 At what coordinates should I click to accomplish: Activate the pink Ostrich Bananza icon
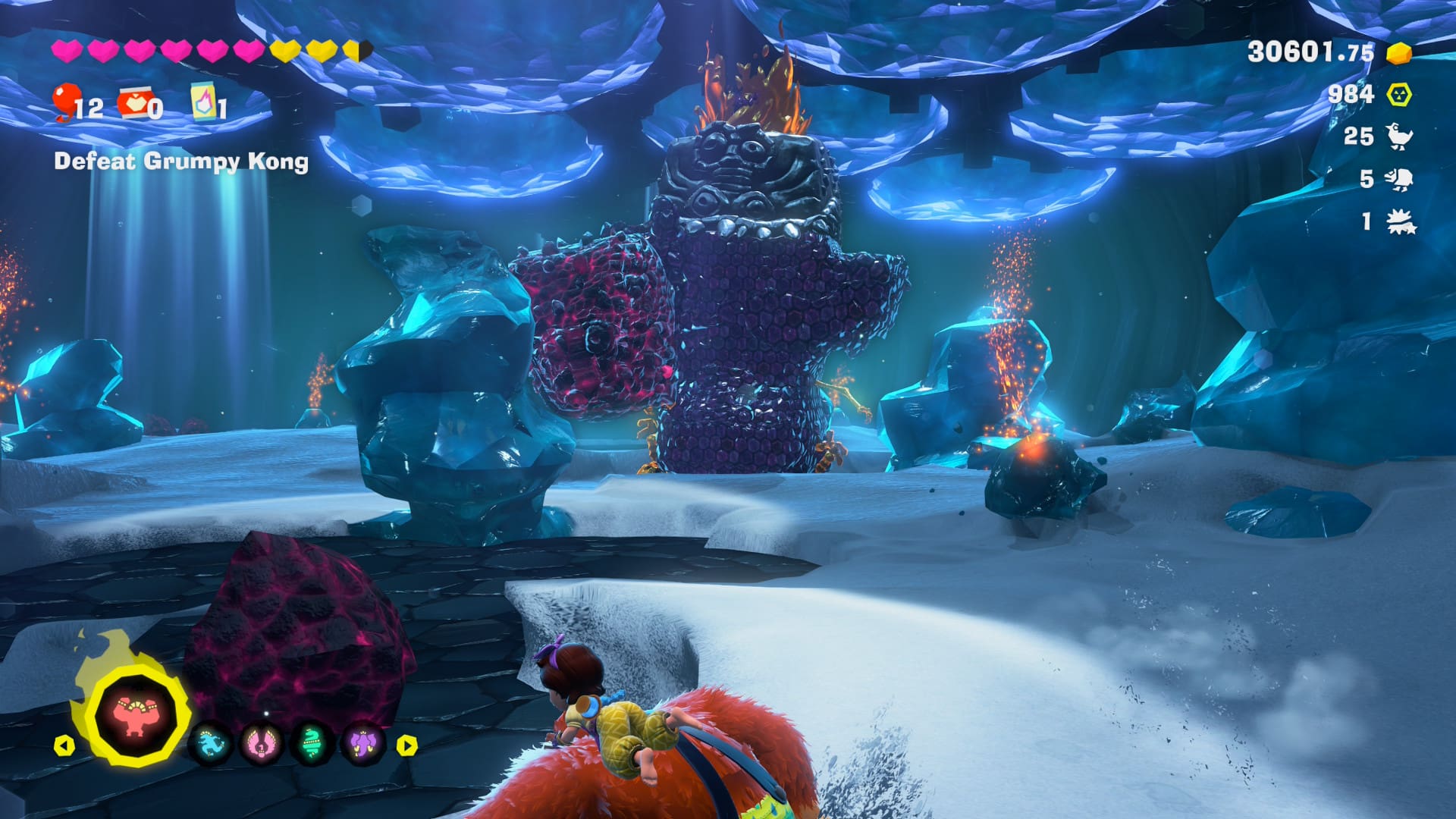(x=261, y=745)
